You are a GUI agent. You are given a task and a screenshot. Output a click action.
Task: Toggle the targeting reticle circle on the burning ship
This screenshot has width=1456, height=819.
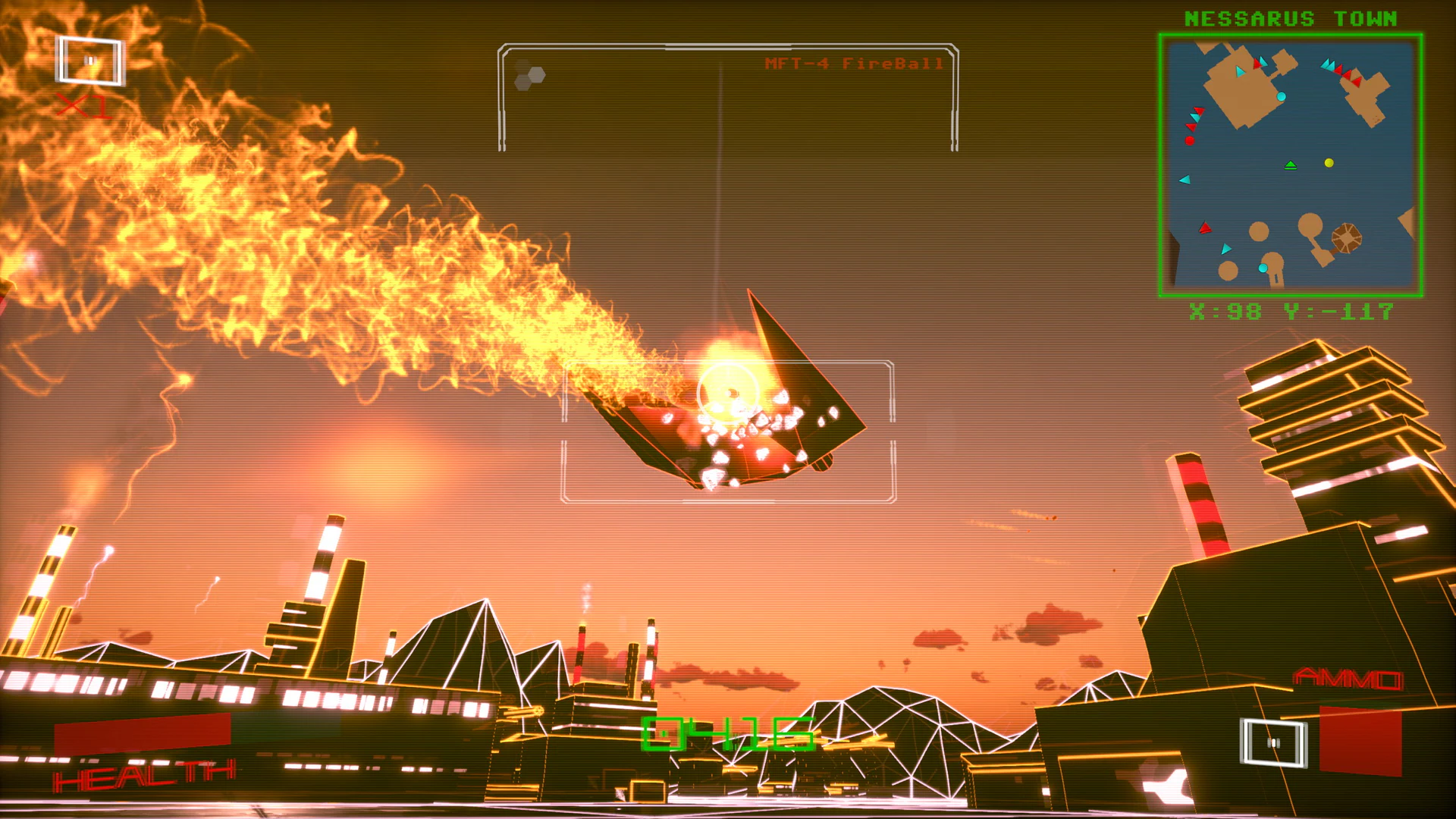point(730,394)
